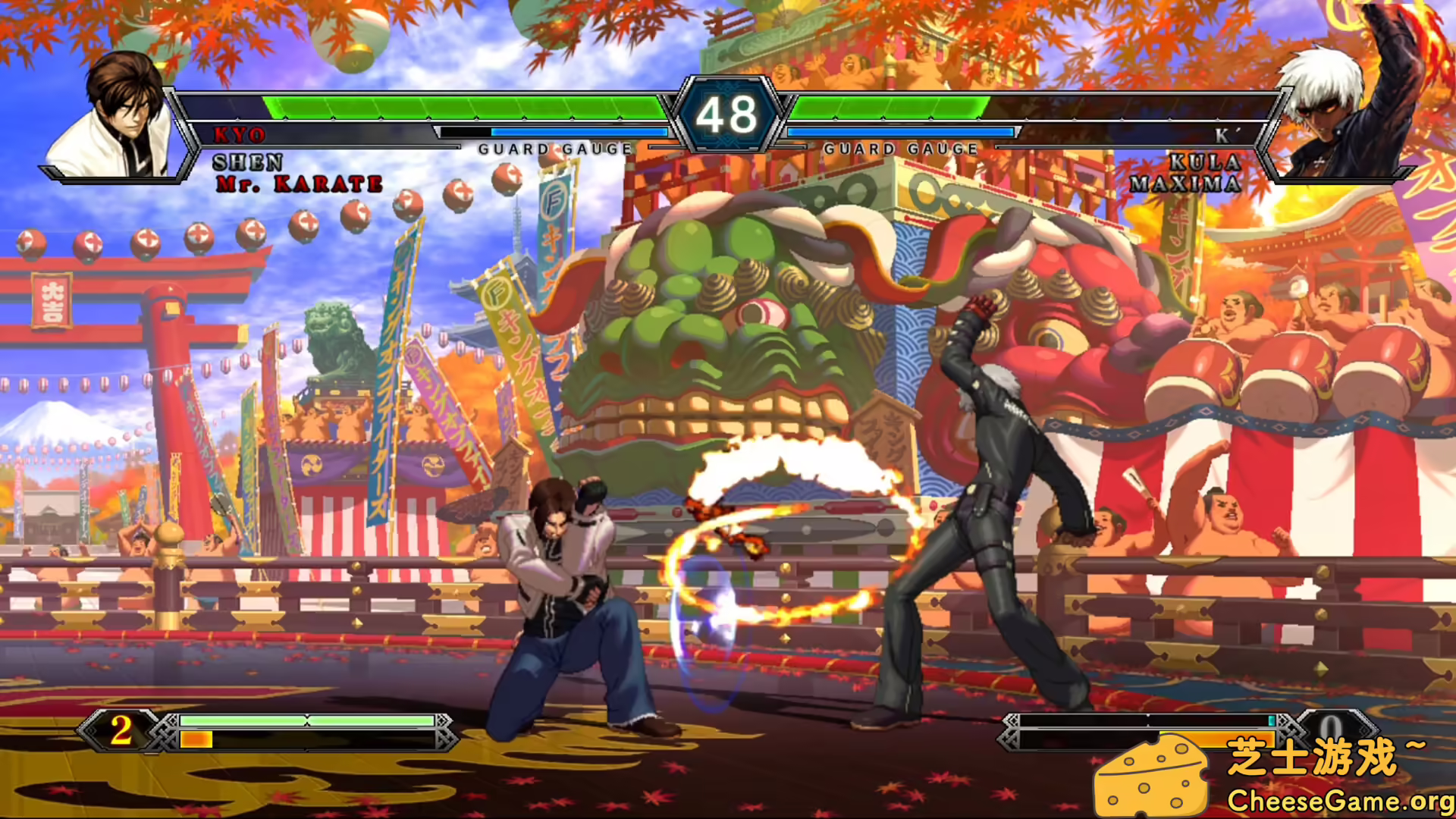Select Kyo's character portrait
The image size is (1456, 819).
pos(121,114)
